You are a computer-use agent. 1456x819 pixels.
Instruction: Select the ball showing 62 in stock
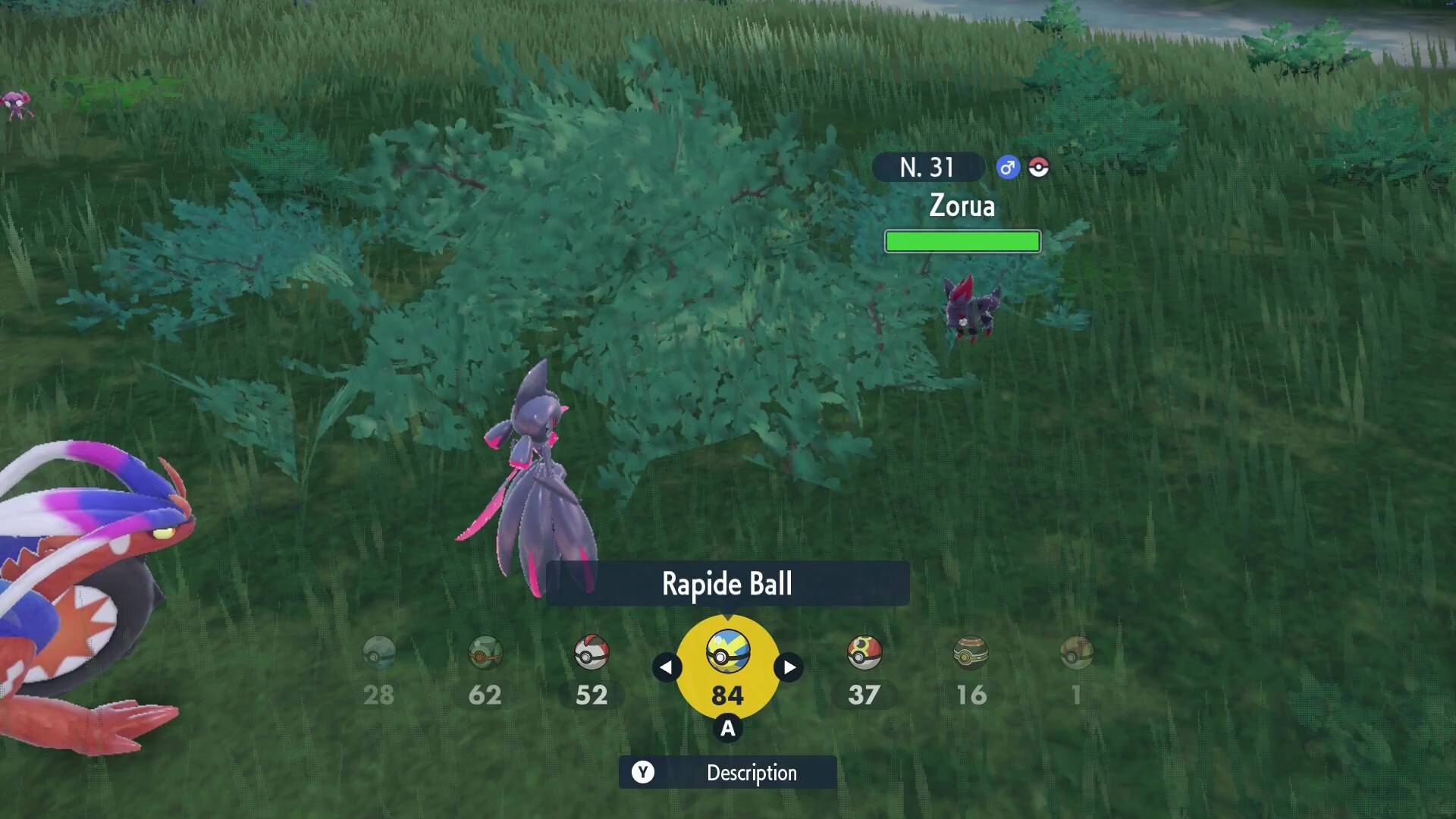click(x=485, y=652)
